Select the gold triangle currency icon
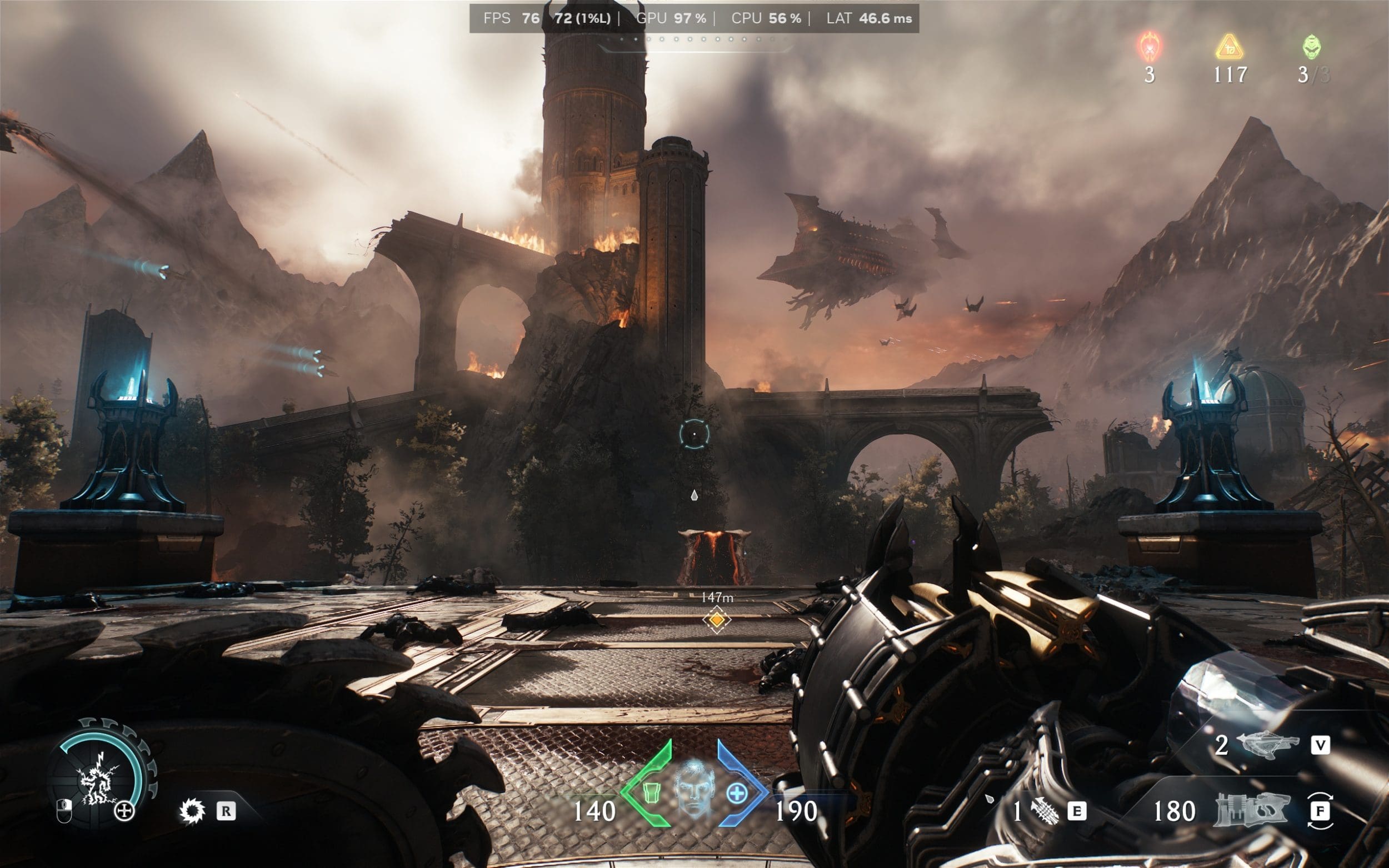 (x=1229, y=47)
